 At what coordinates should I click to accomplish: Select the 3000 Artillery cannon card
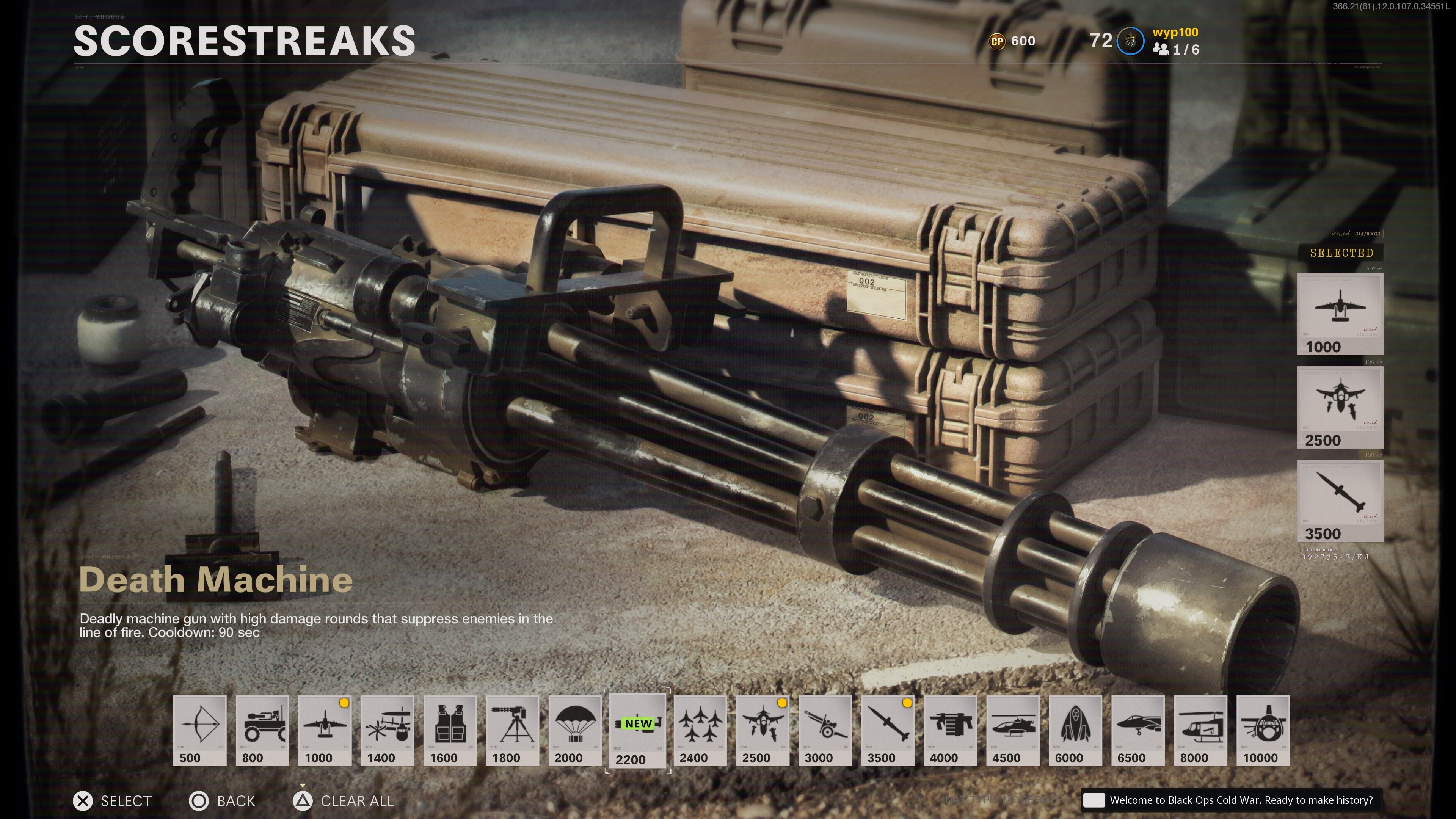click(x=825, y=730)
